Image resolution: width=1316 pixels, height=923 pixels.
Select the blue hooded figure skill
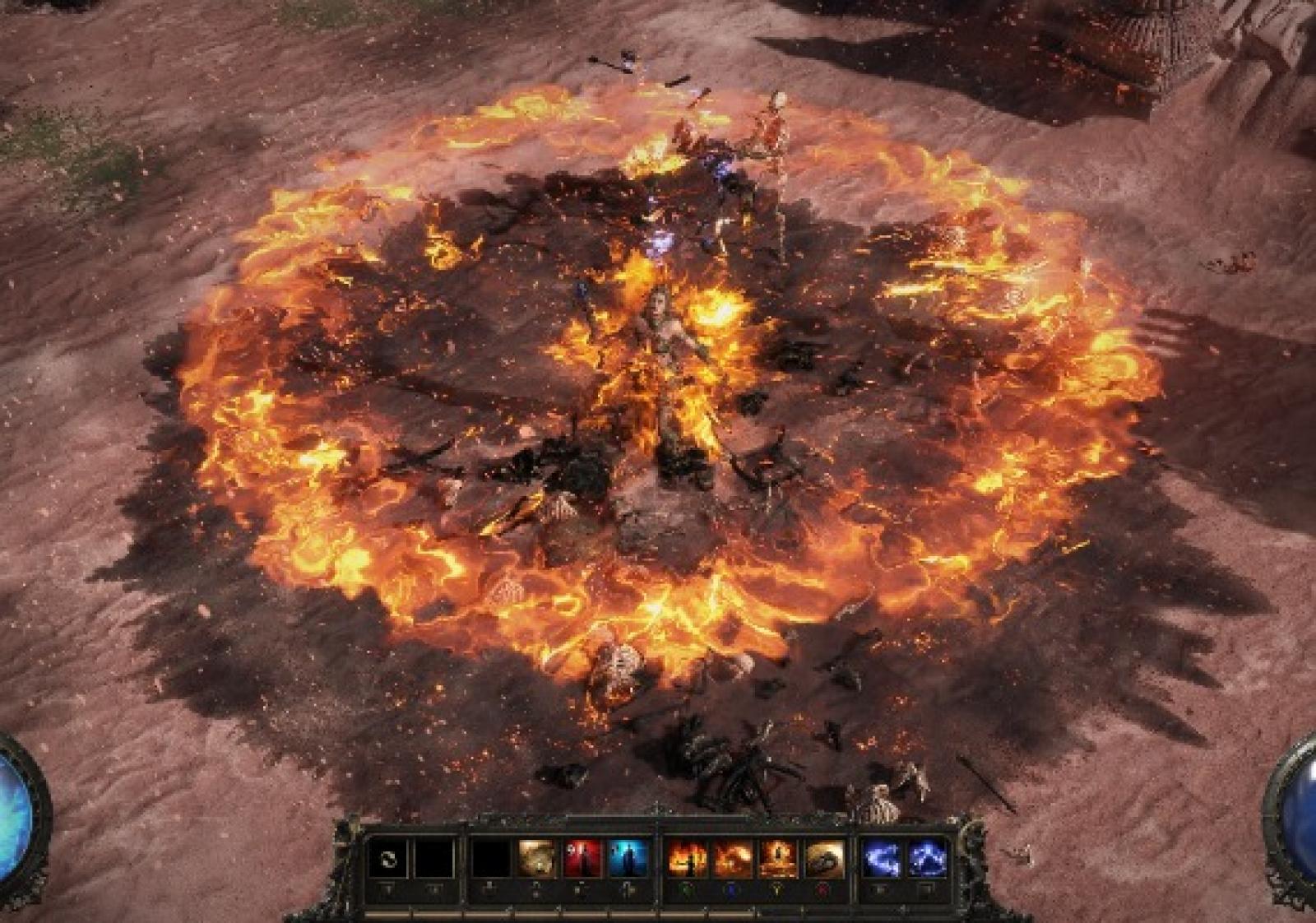[x=628, y=860]
